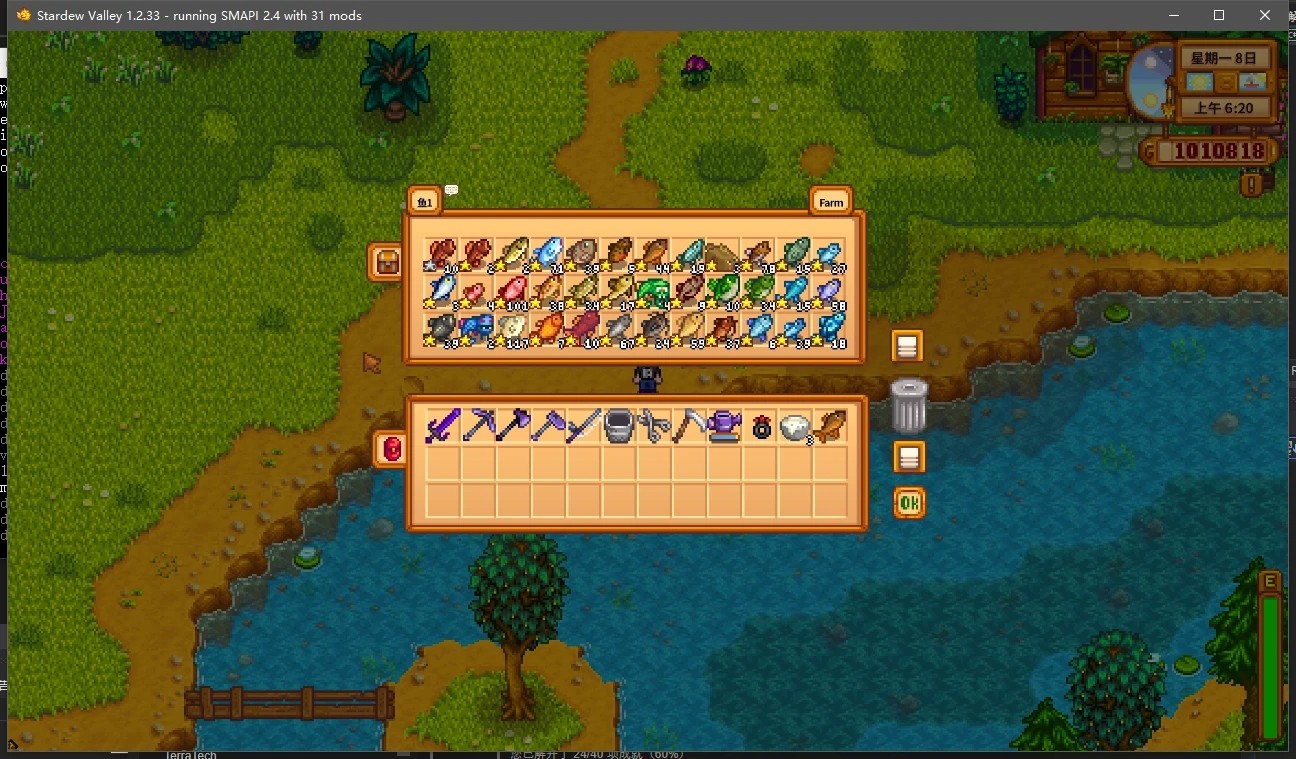Viewport: 1296px width, 759px height.
Task: Select the shears in the inventory
Action: coord(653,426)
